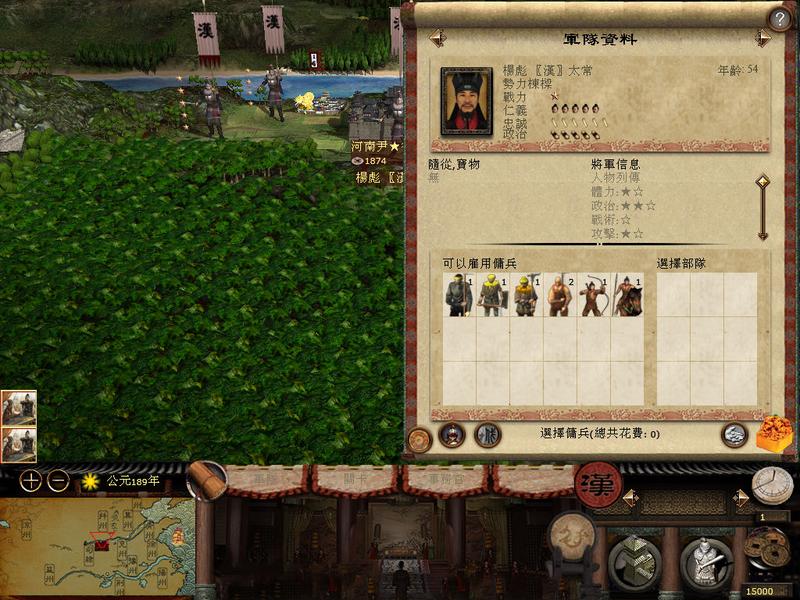Open the help question mark button
This screenshot has height=600, width=800.
(779, 18)
